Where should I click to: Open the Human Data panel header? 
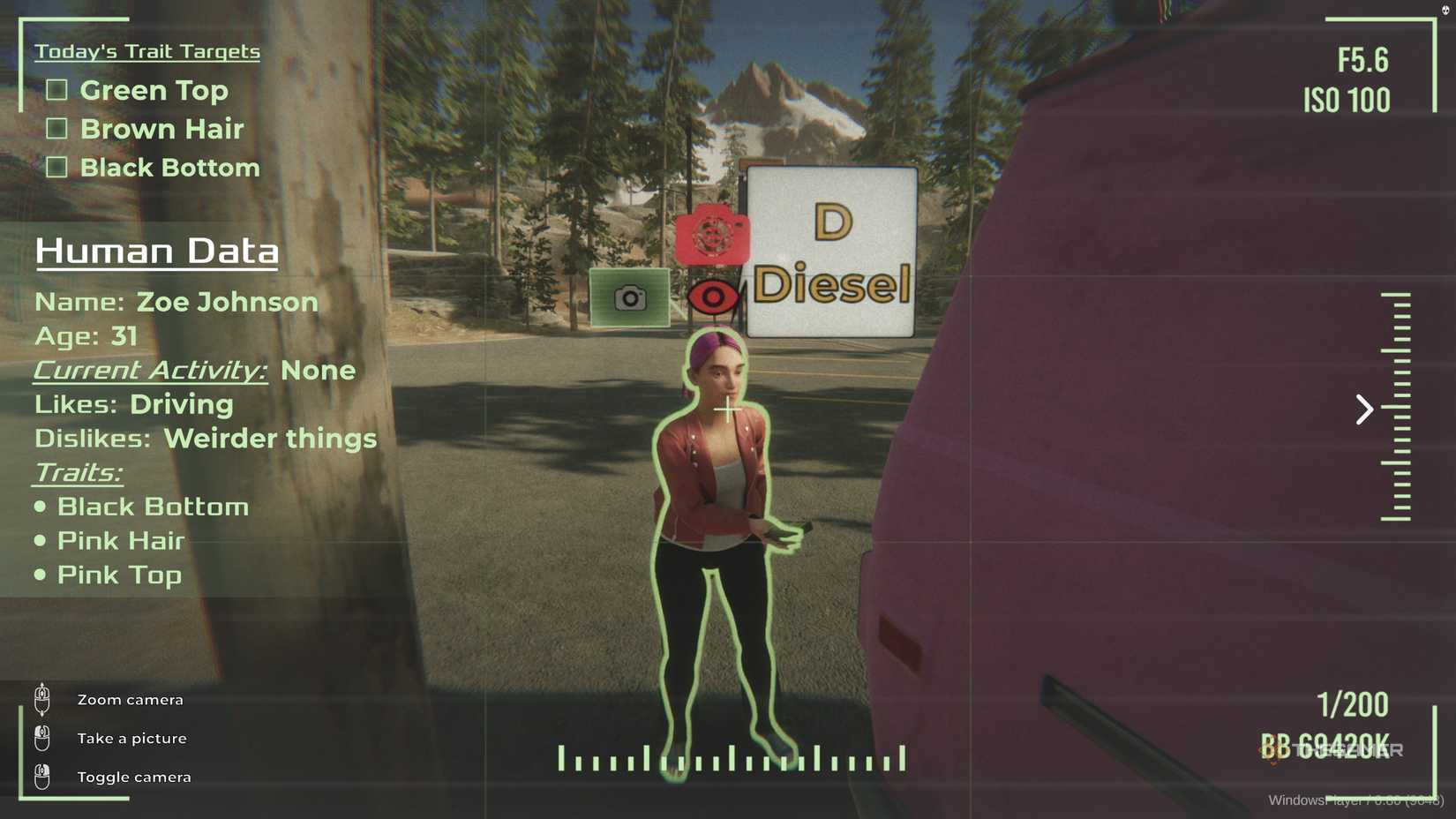tap(156, 252)
